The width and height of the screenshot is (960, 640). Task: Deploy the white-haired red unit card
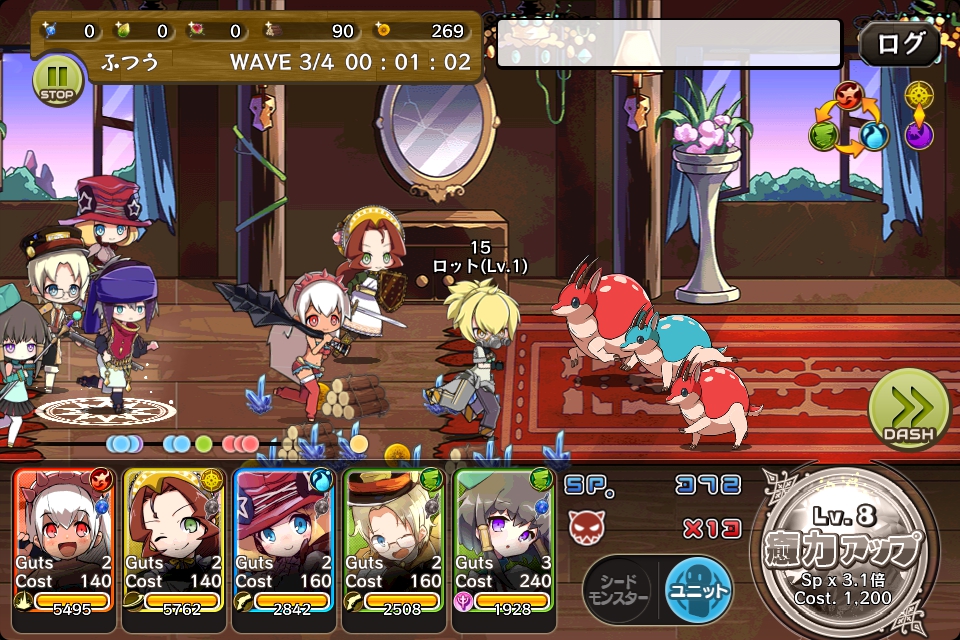(x=65, y=540)
